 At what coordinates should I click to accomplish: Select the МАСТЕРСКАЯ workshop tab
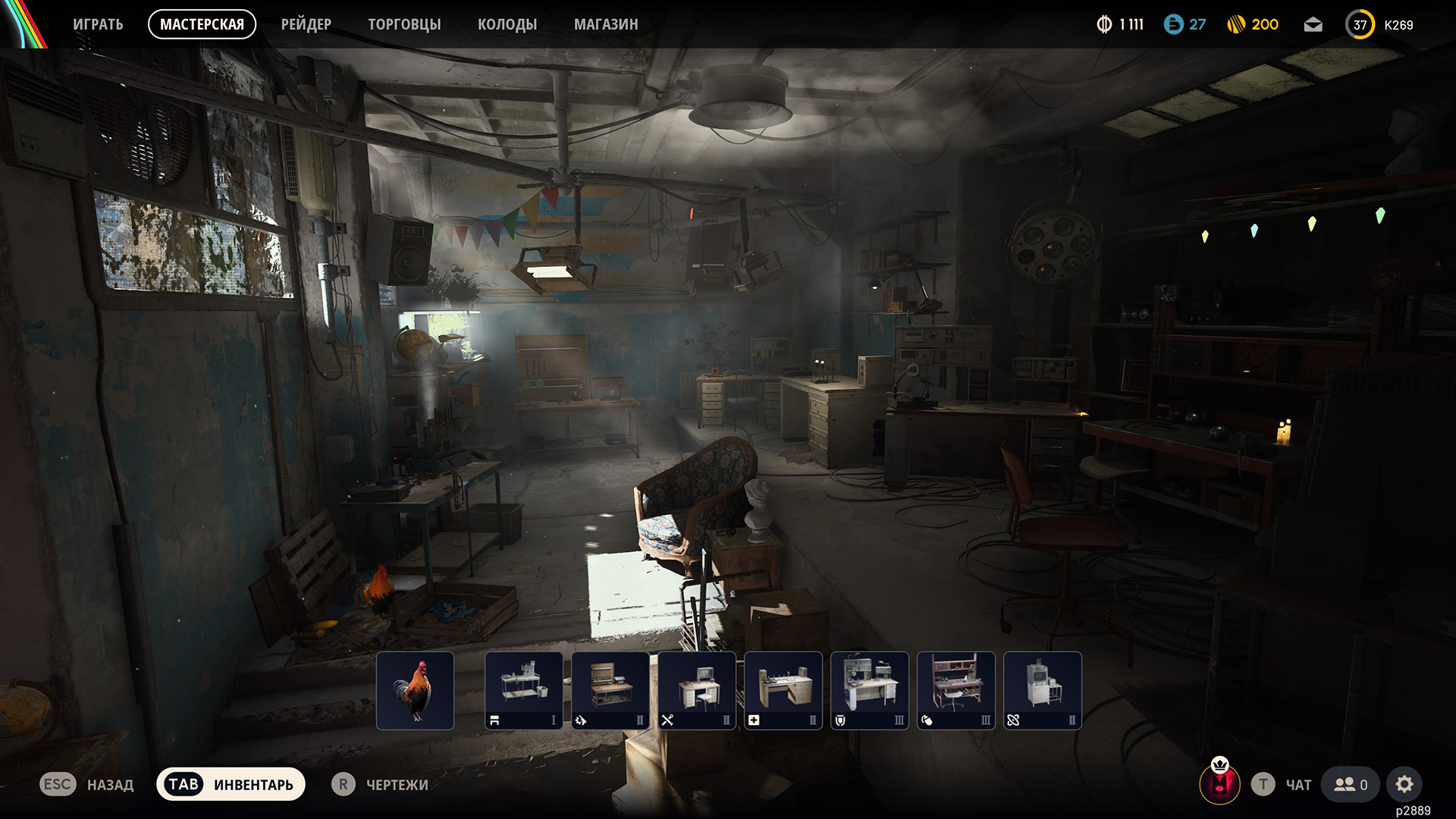[202, 24]
